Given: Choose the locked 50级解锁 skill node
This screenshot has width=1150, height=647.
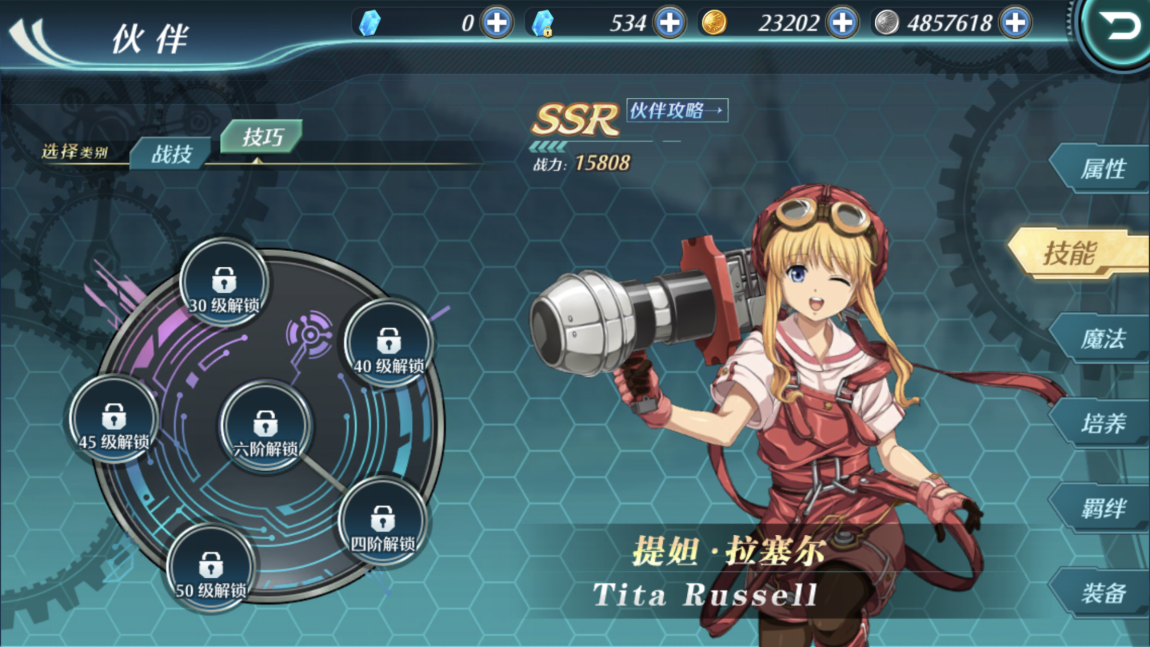Looking at the screenshot, I should point(211,571).
